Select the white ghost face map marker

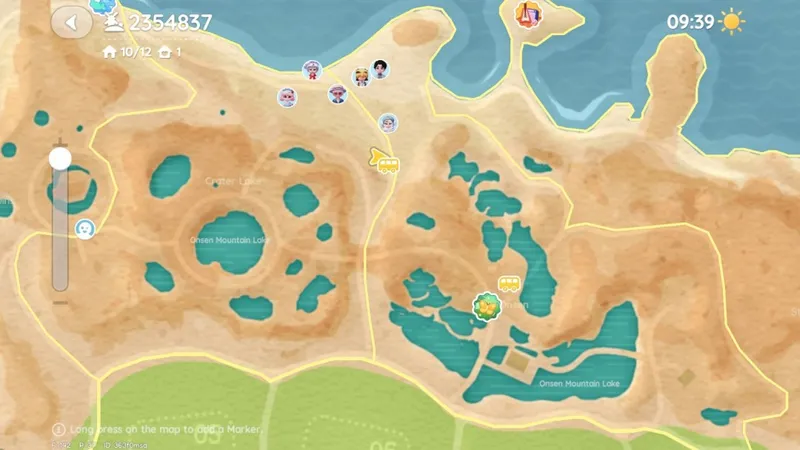coord(86,229)
